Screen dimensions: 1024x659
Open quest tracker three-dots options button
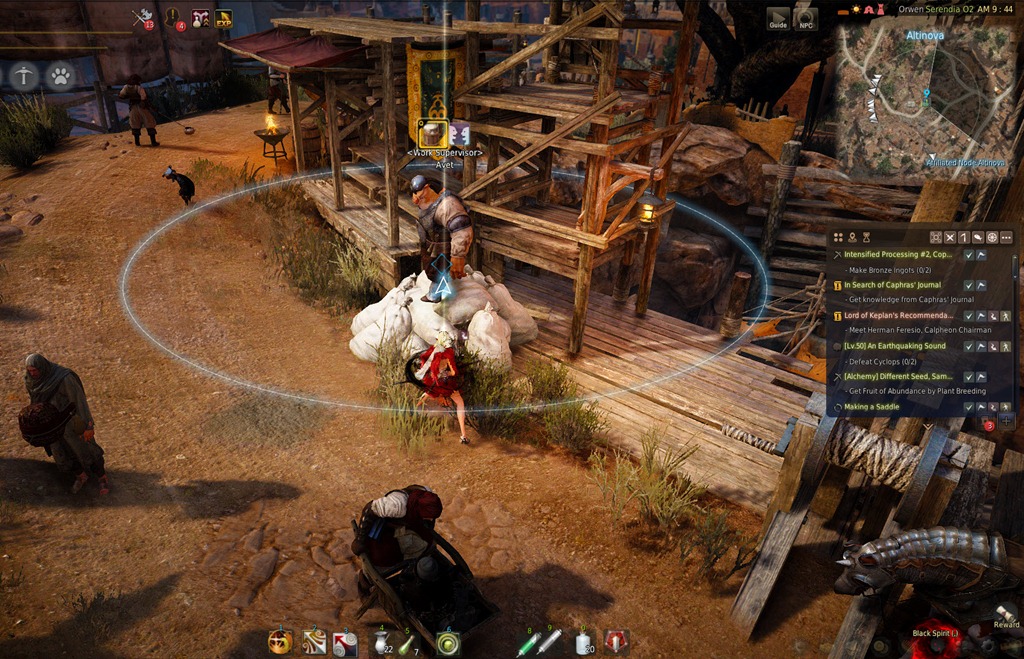pyautogui.click(x=1006, y=237)
